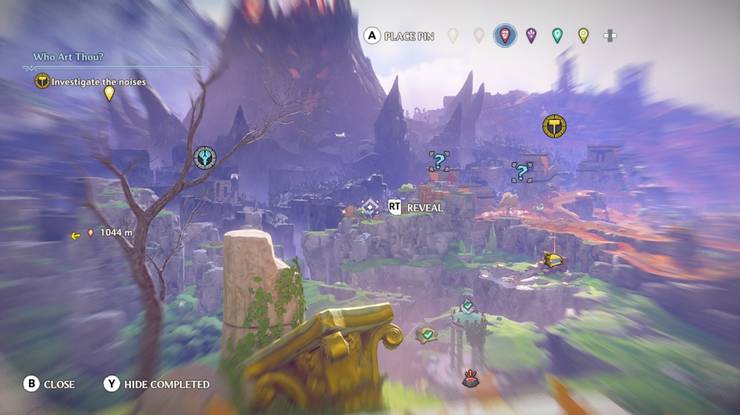Choose the purple map pin
The image size is (740, 415).
(531, 36)
